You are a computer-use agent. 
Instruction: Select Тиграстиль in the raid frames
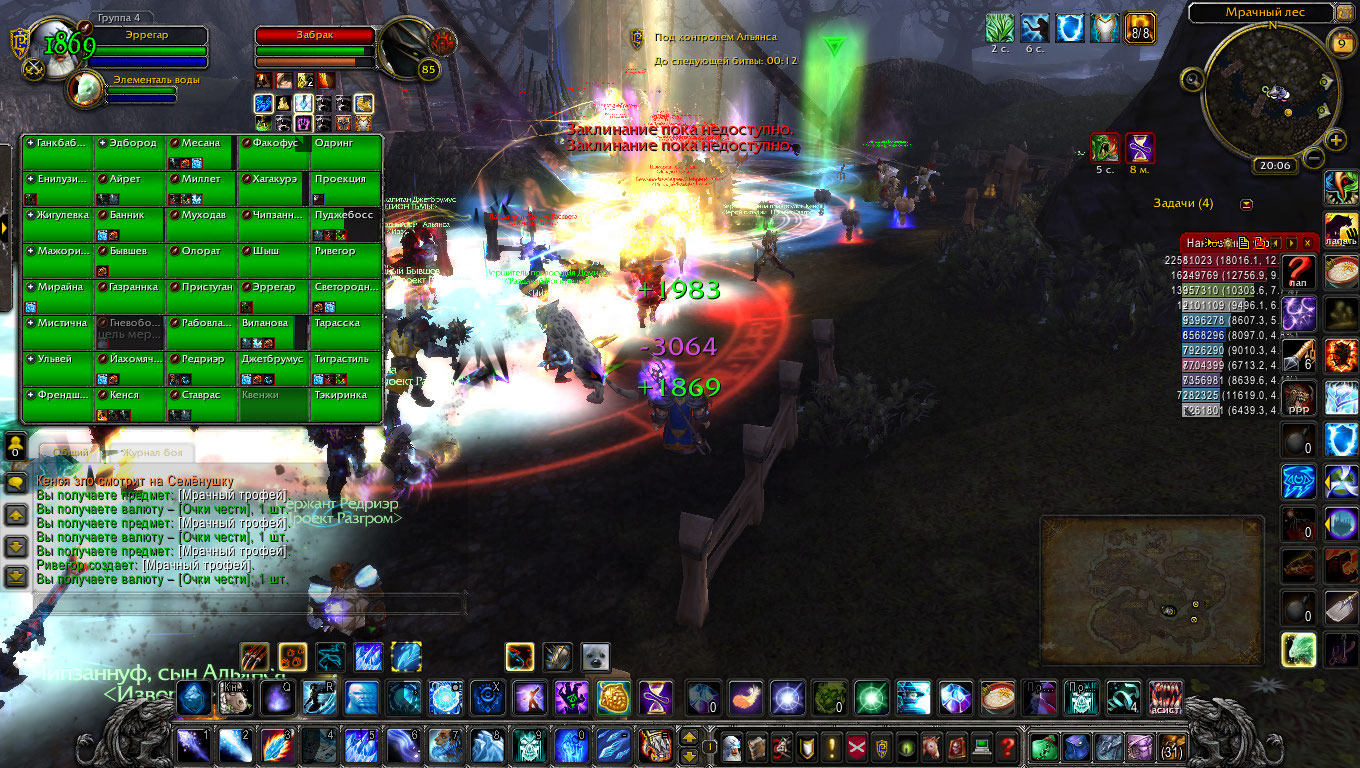pyautogui.click(x=346, y=368)
